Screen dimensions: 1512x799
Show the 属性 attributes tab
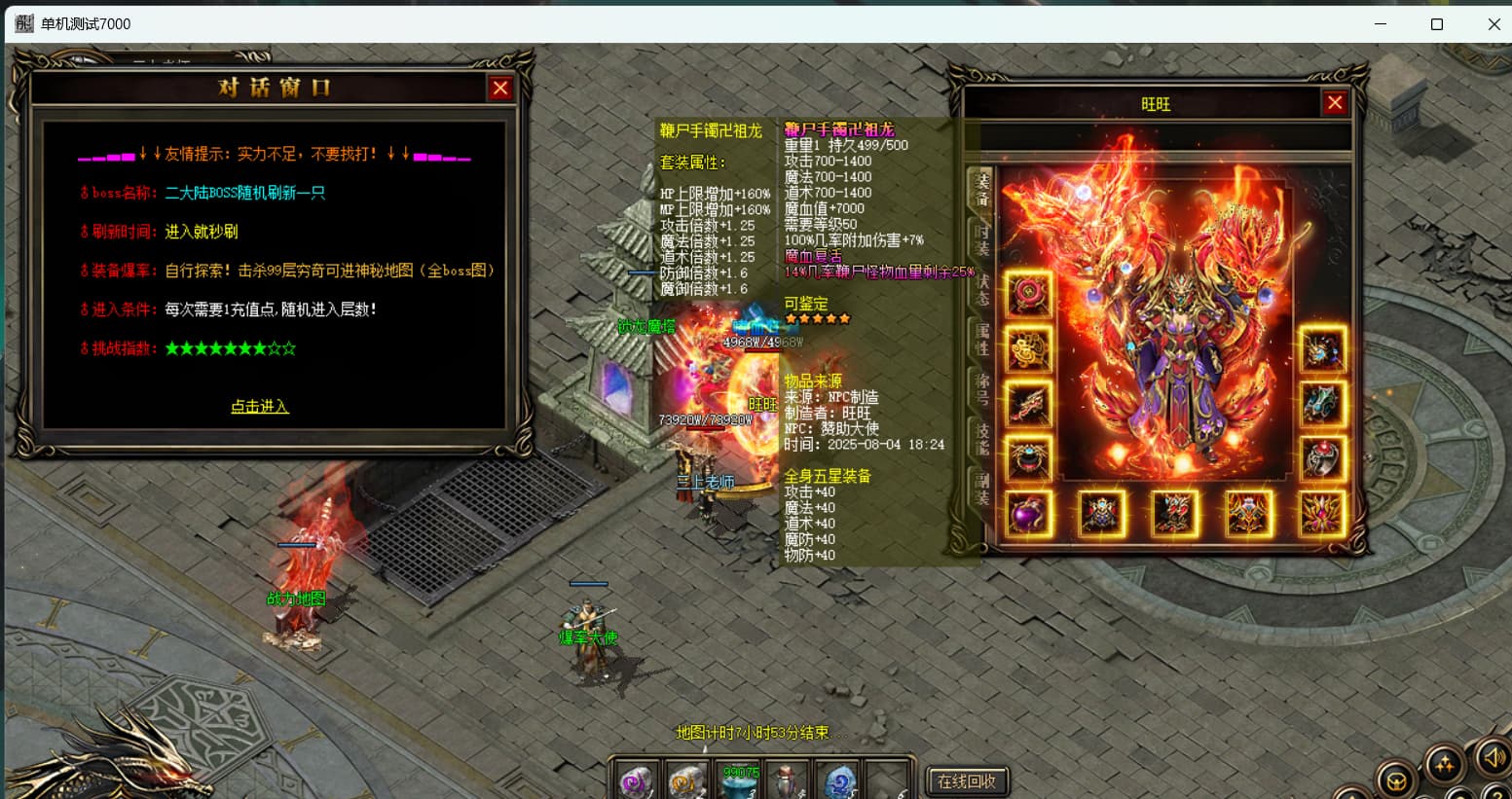coord(981,340)
